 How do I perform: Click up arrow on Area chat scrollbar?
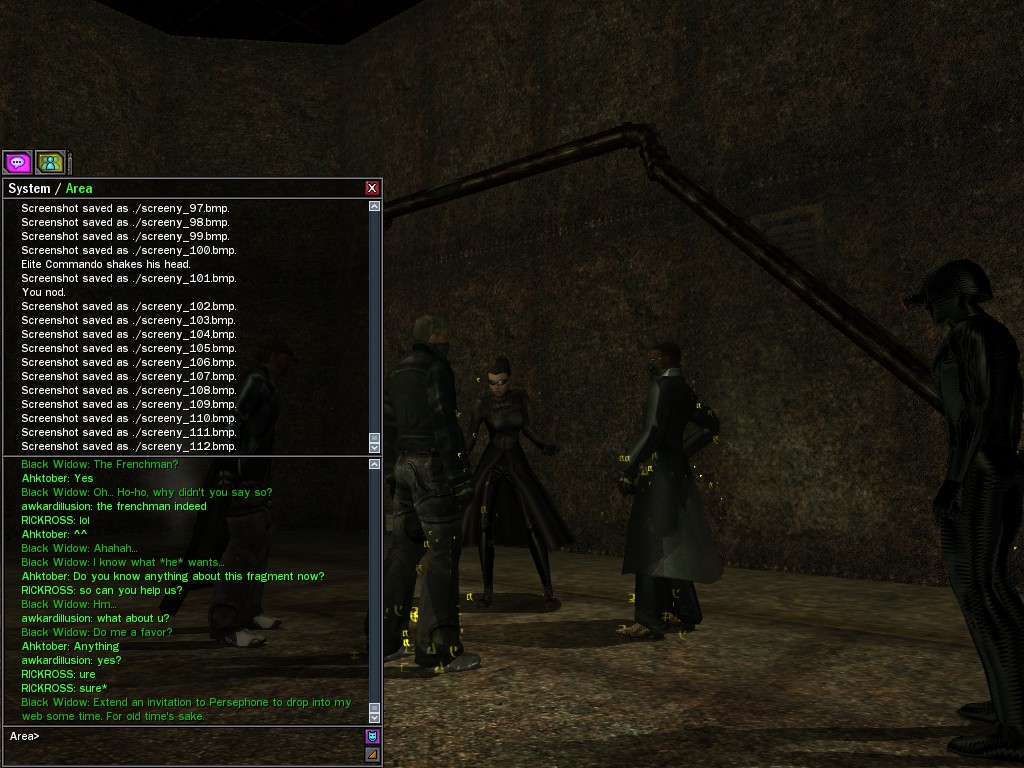click(x=375, y=464)
